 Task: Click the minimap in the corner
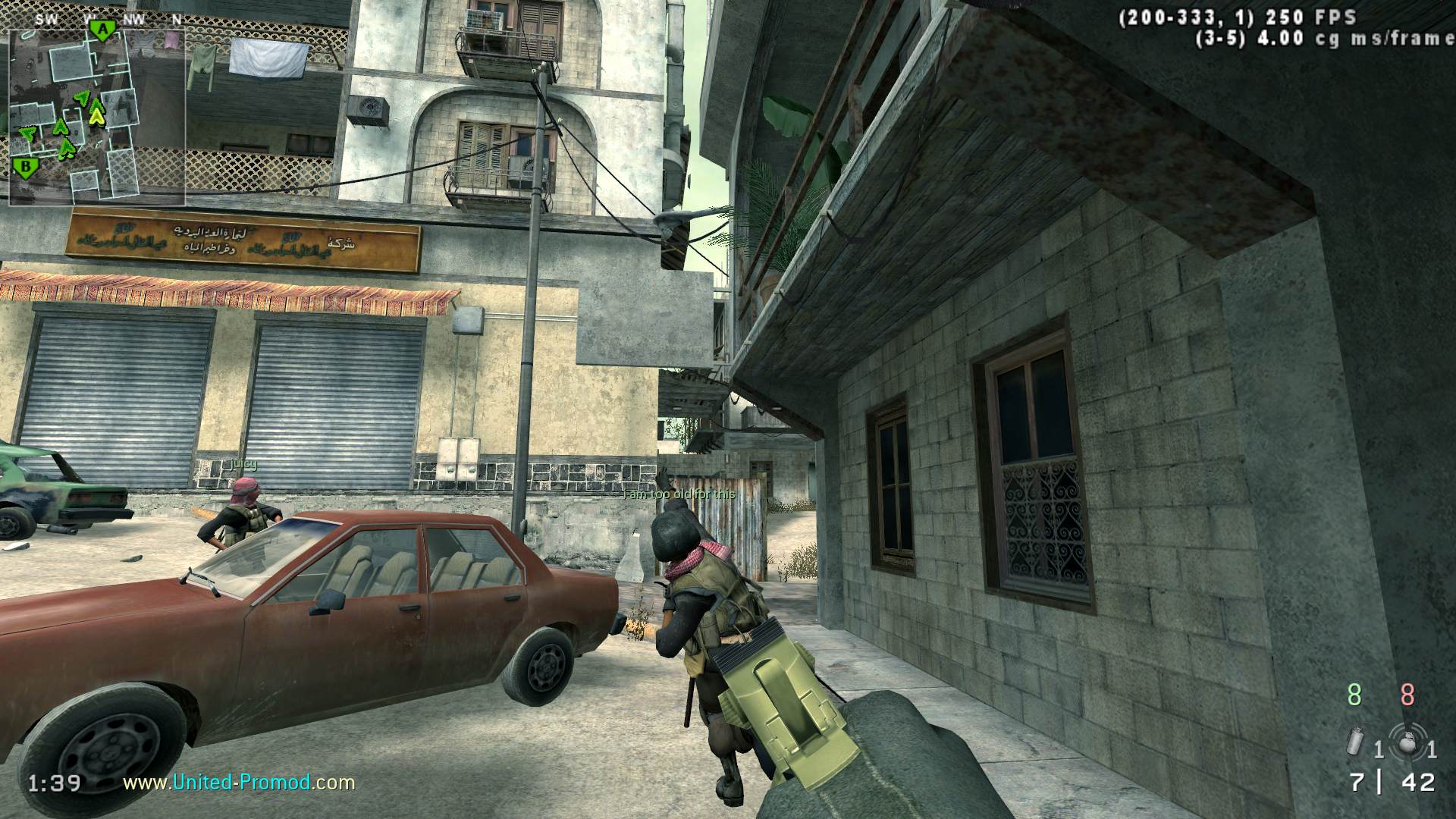pos(96,112)
